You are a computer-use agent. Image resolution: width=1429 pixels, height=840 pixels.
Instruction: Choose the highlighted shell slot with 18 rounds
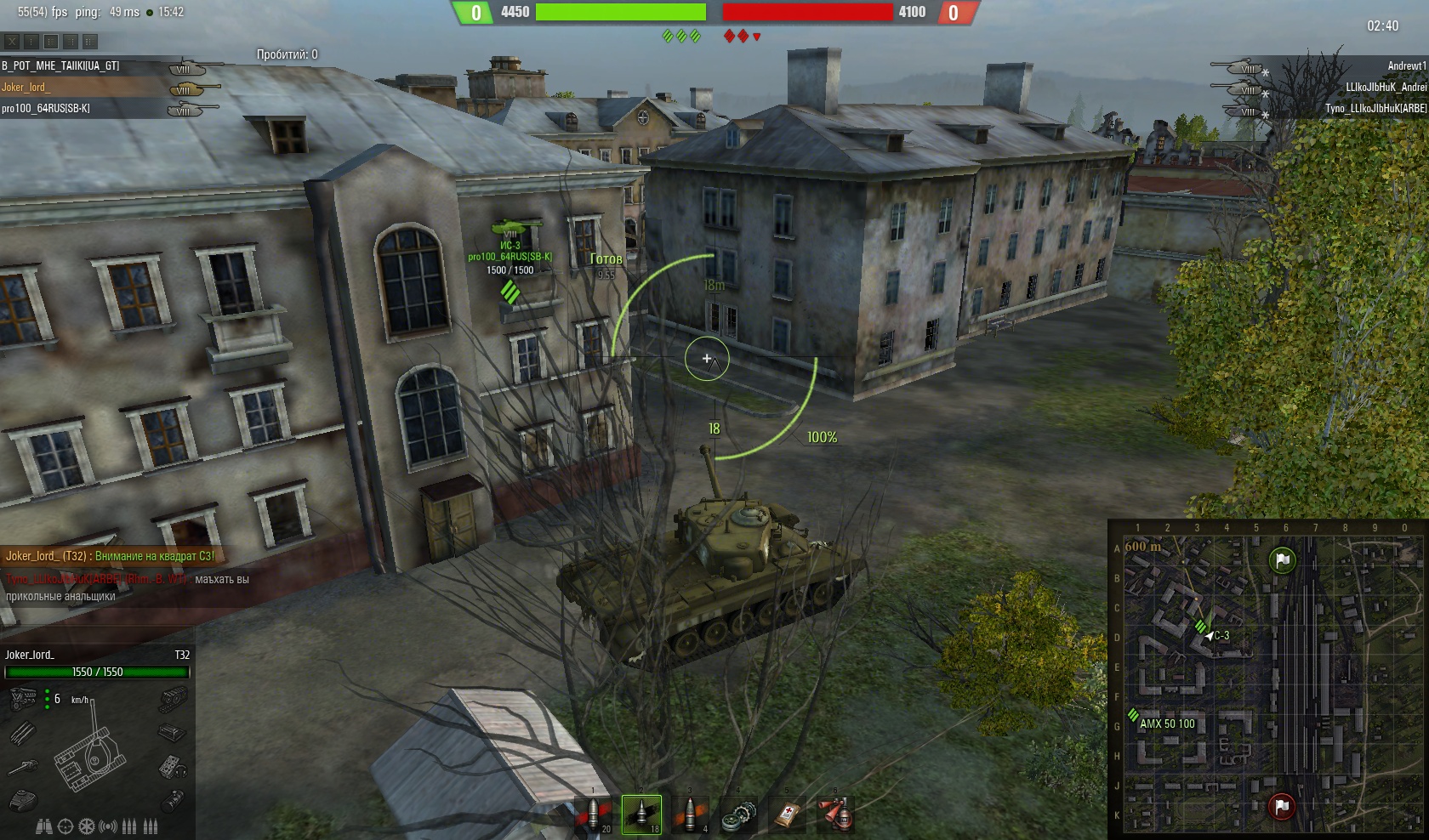pos(641,814)
